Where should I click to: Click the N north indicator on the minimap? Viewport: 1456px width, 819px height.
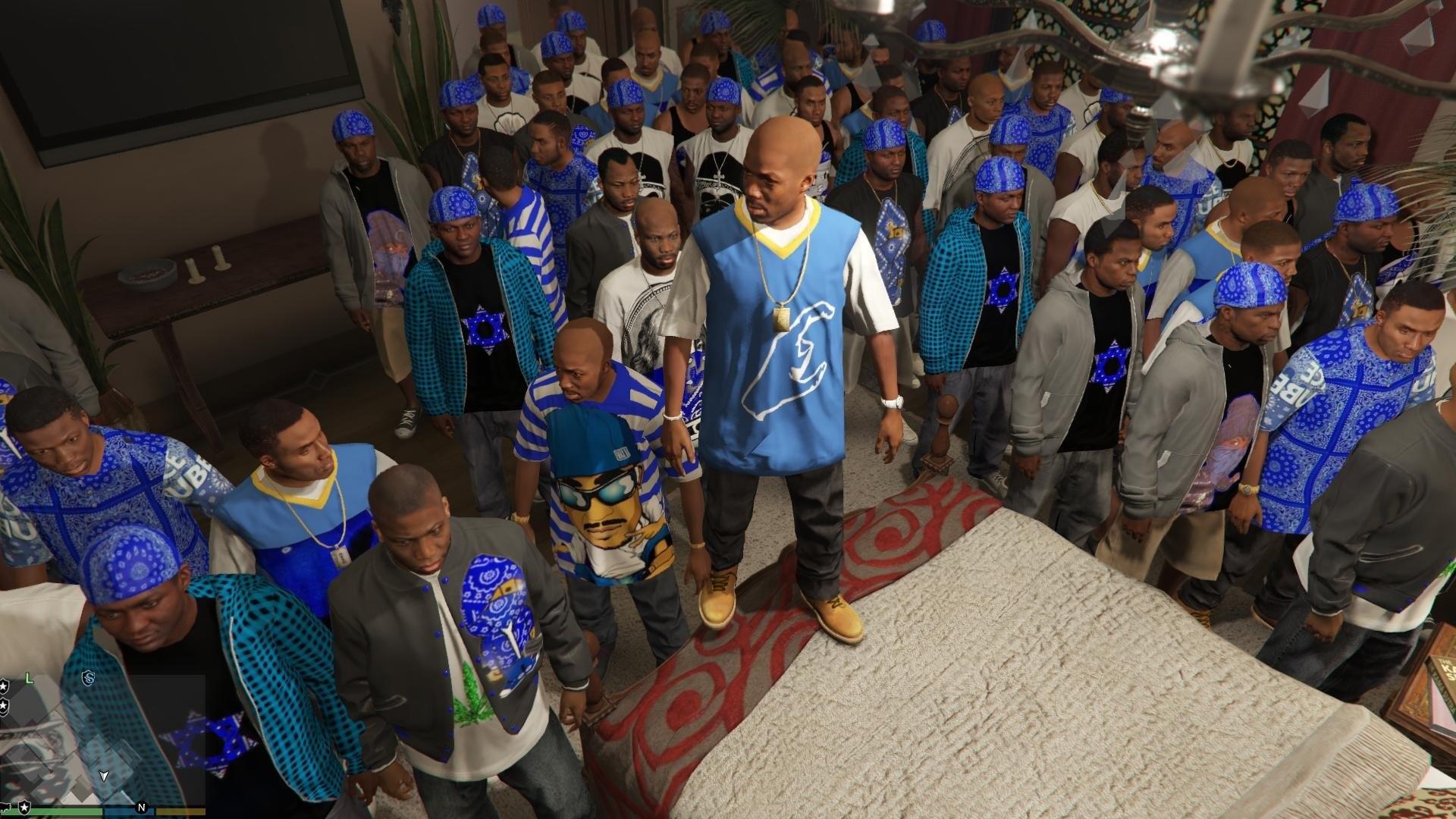click(141, 808)
